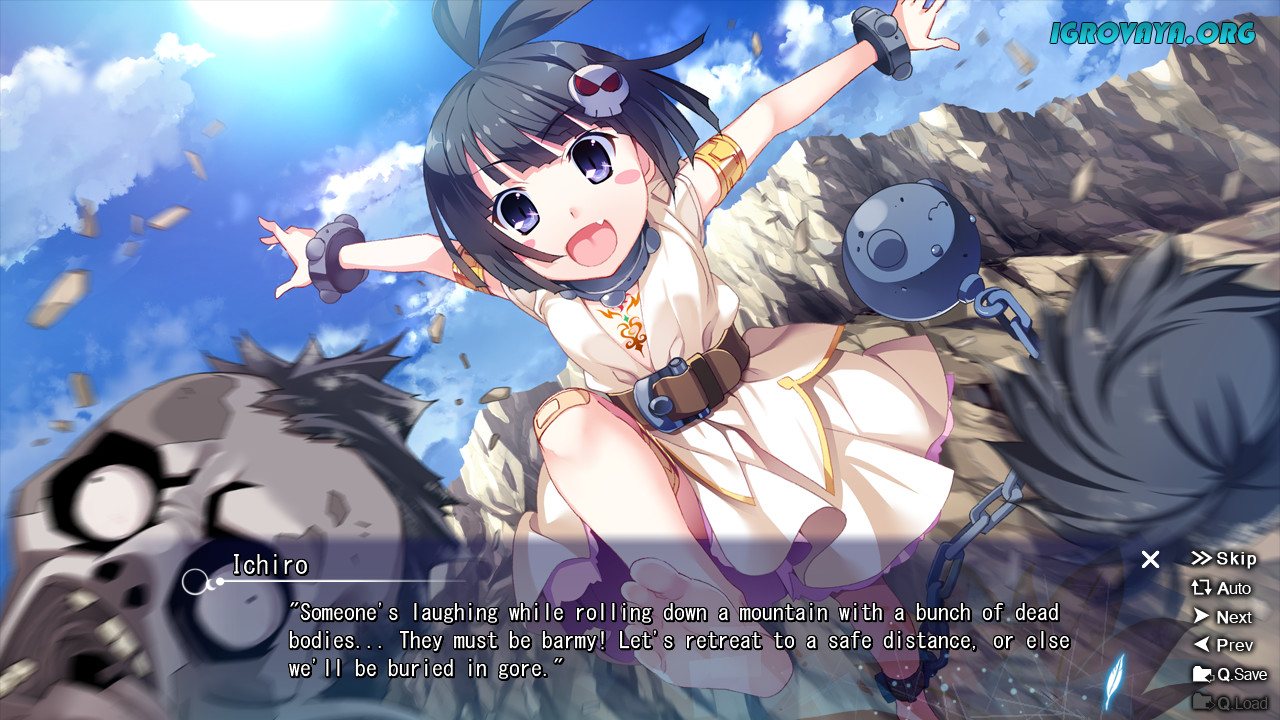Quick save using Q.Save
The height and width of the screenshot is (720, 1280).
[x=1229, y=675]
